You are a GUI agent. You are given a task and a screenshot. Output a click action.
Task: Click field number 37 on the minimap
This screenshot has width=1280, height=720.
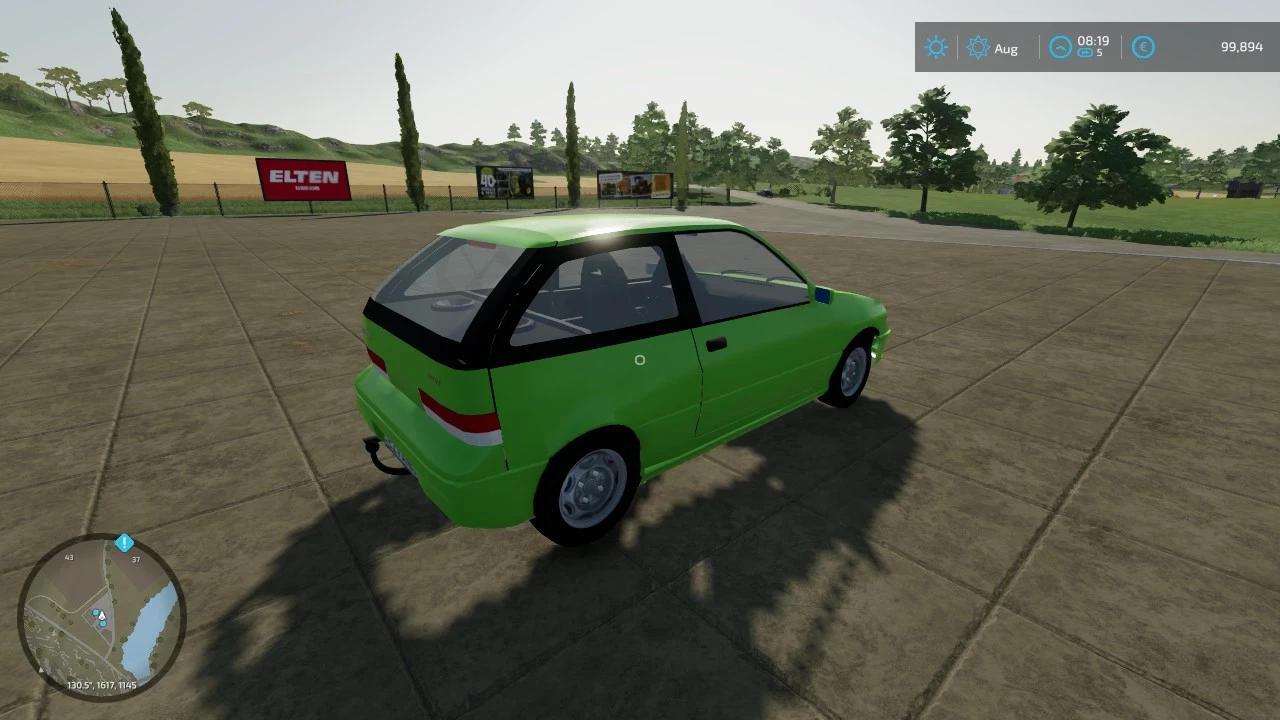click(136, 559)
